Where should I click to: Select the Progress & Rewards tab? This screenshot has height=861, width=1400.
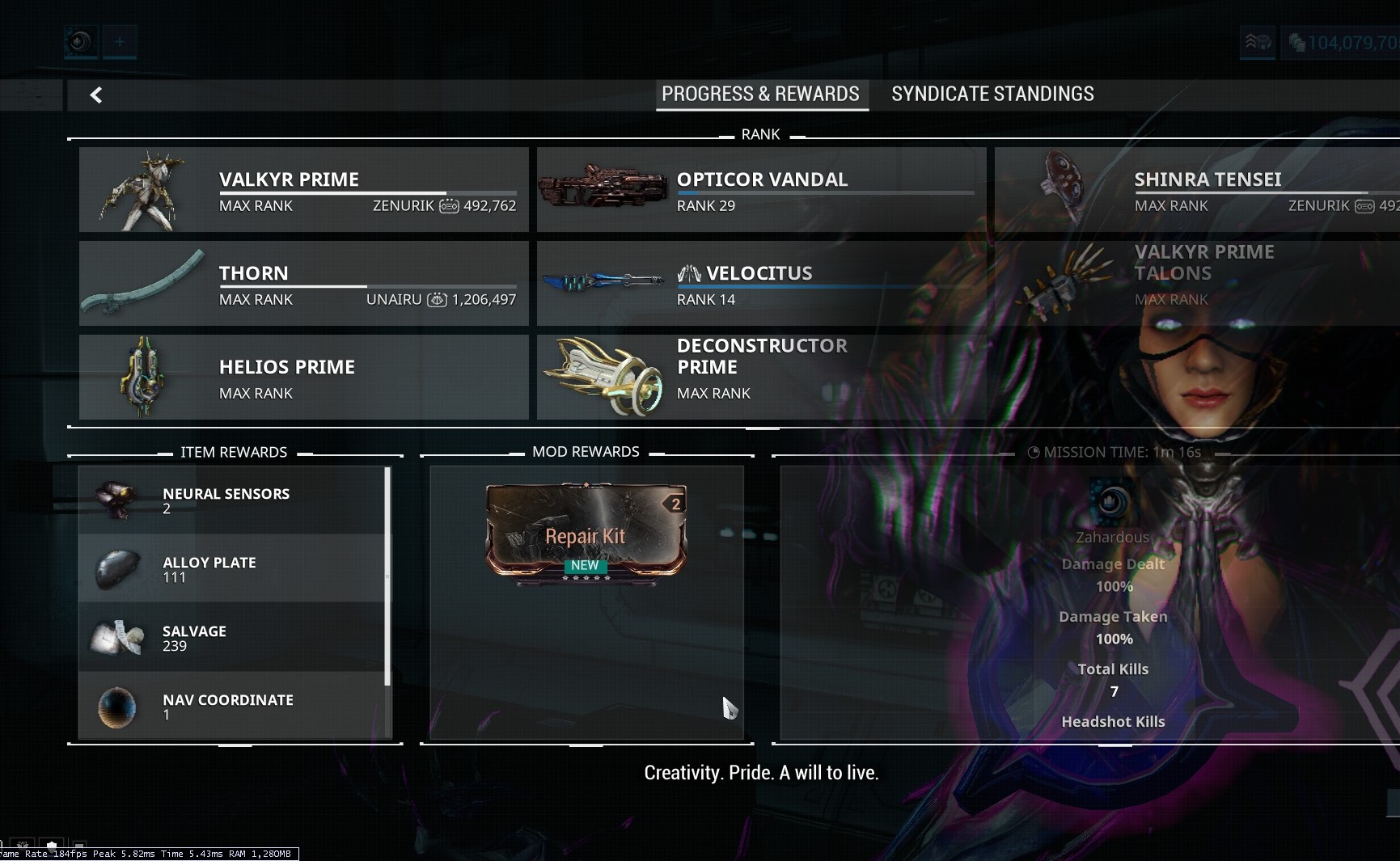coord(760,95)
